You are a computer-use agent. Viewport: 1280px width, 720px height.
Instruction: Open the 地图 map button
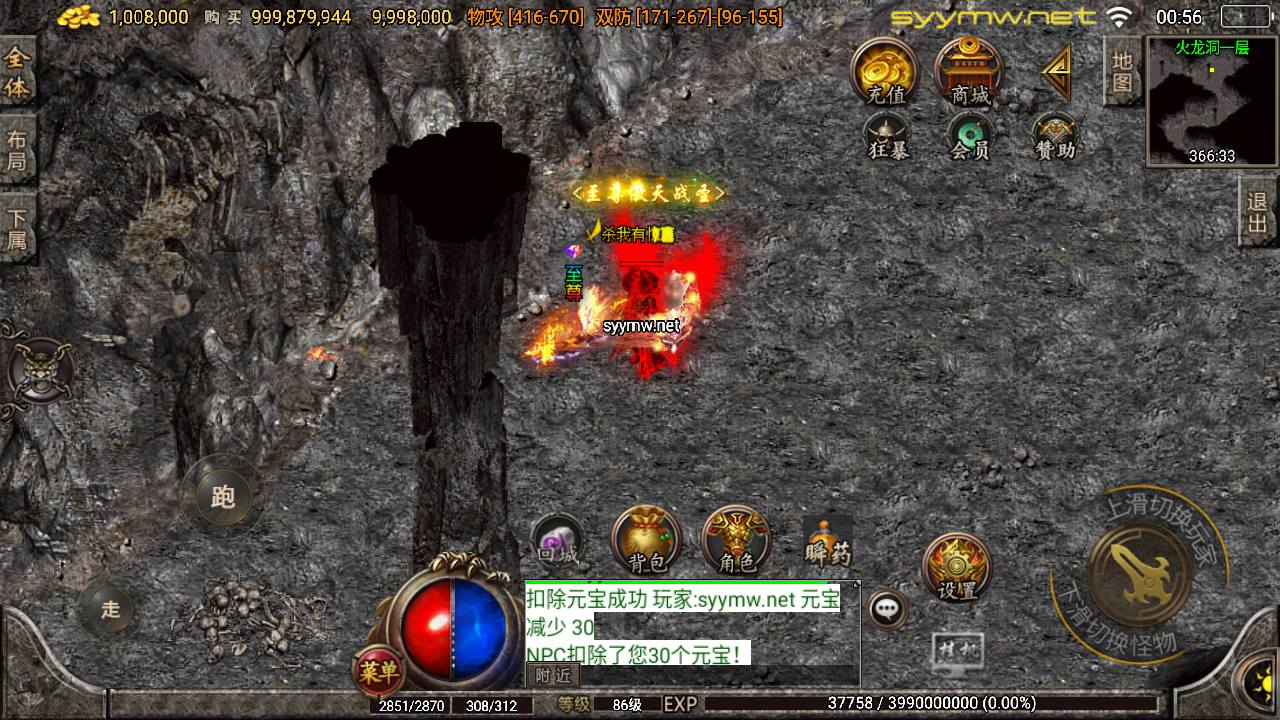1122,70
